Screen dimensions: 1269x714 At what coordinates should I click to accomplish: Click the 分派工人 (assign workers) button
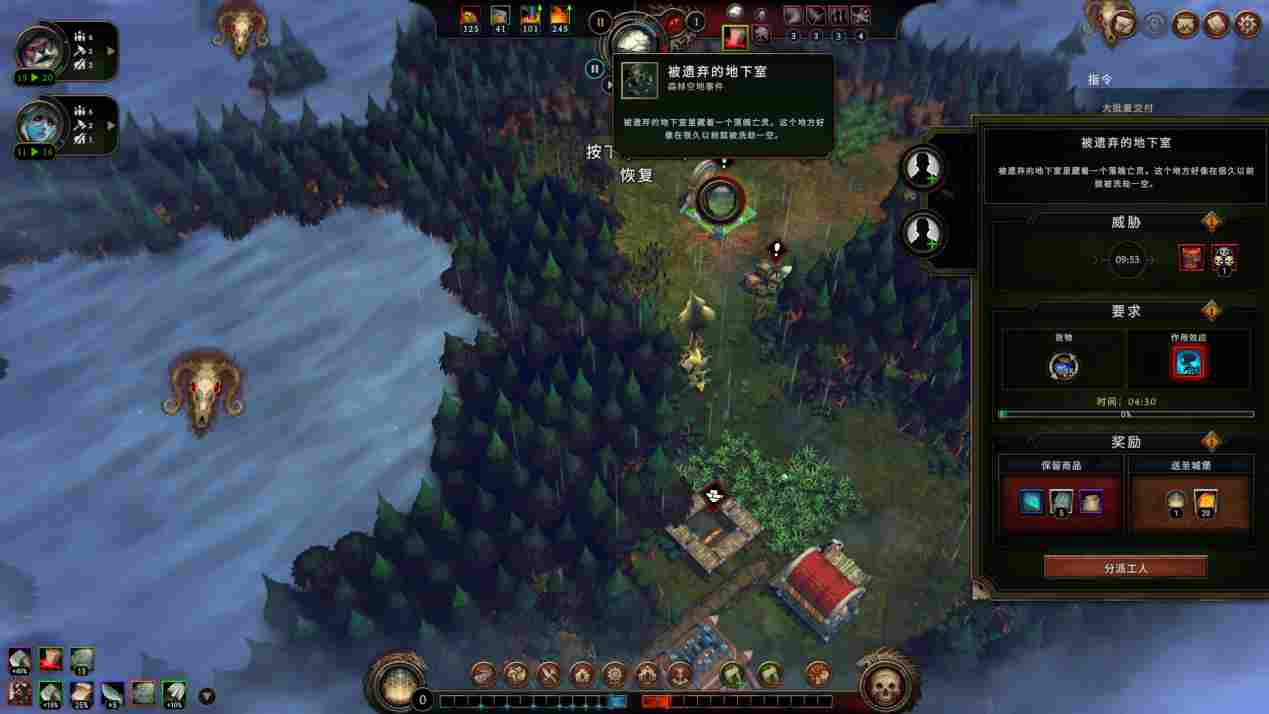[x=1125, y=567]
